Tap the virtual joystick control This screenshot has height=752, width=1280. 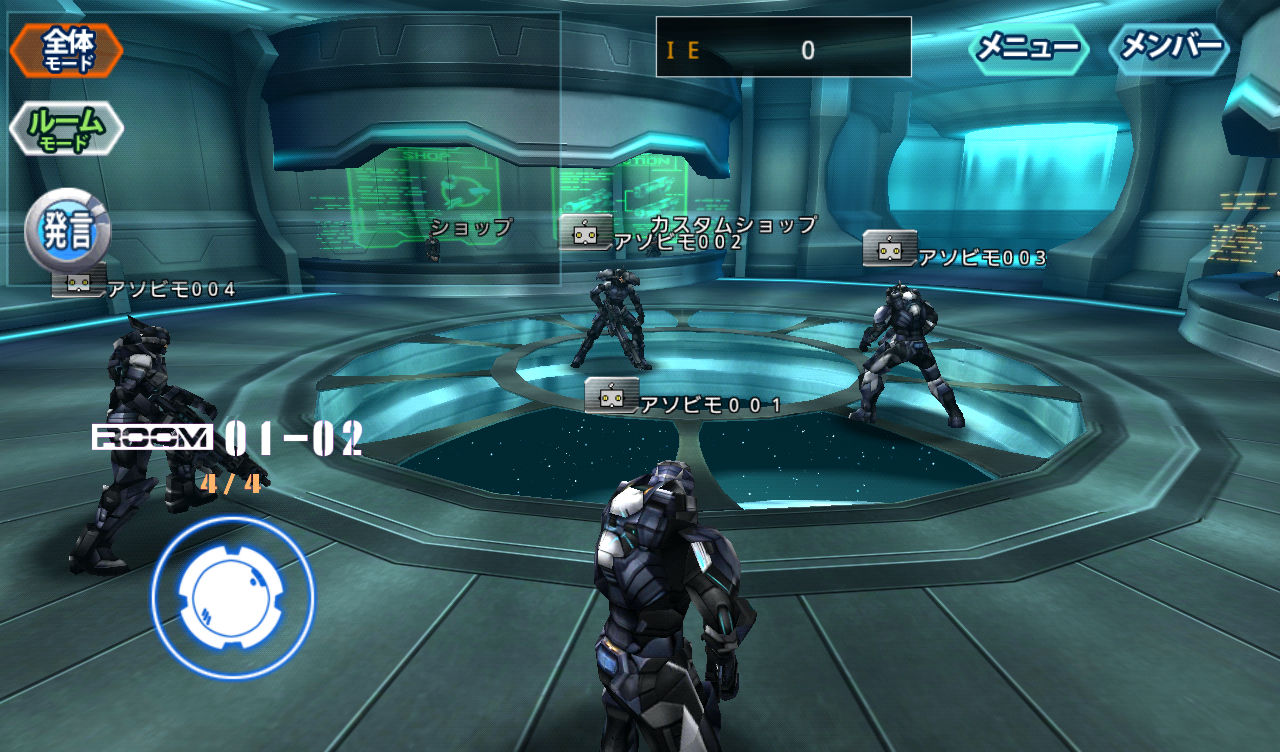click(x=233, y=597)
